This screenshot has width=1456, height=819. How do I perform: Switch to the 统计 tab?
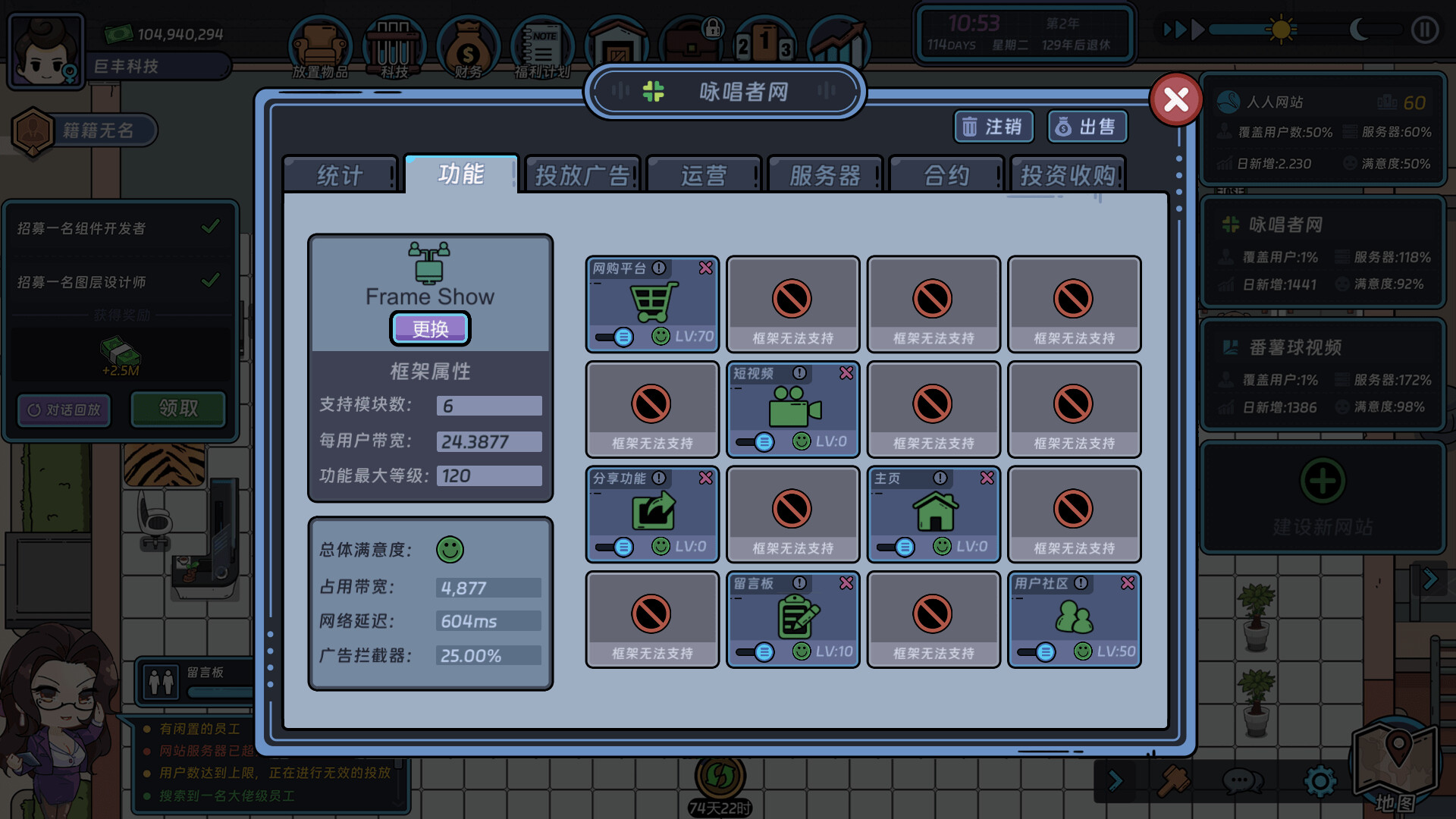coord(340,174)
